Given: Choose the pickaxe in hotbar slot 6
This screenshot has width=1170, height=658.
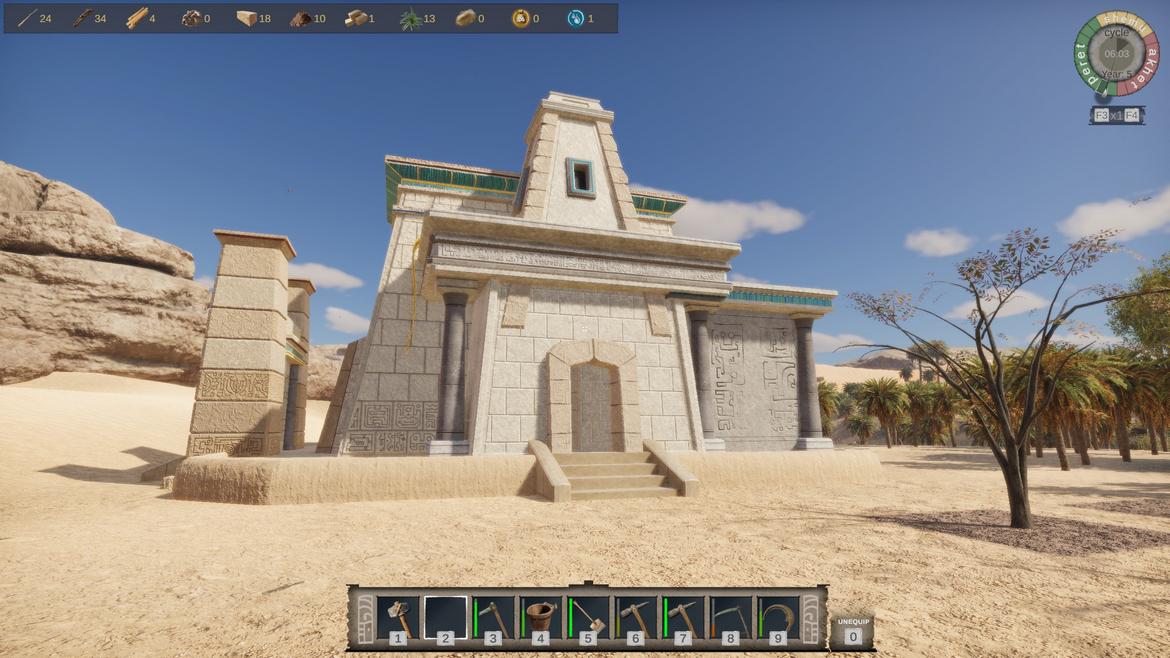Looking at the screenshot, I should pos(635,617).
